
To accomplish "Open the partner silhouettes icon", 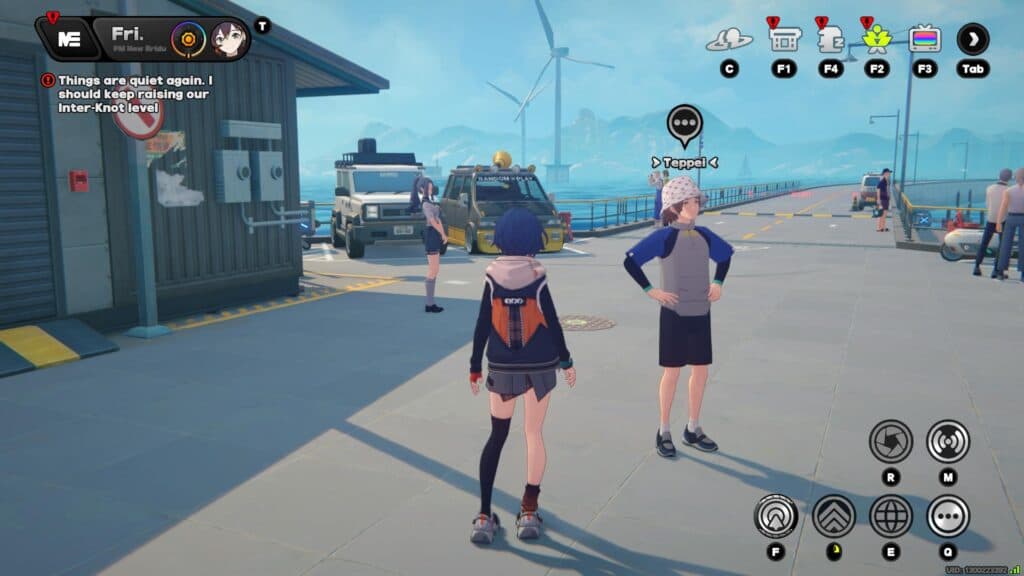I will coord(729,40).
